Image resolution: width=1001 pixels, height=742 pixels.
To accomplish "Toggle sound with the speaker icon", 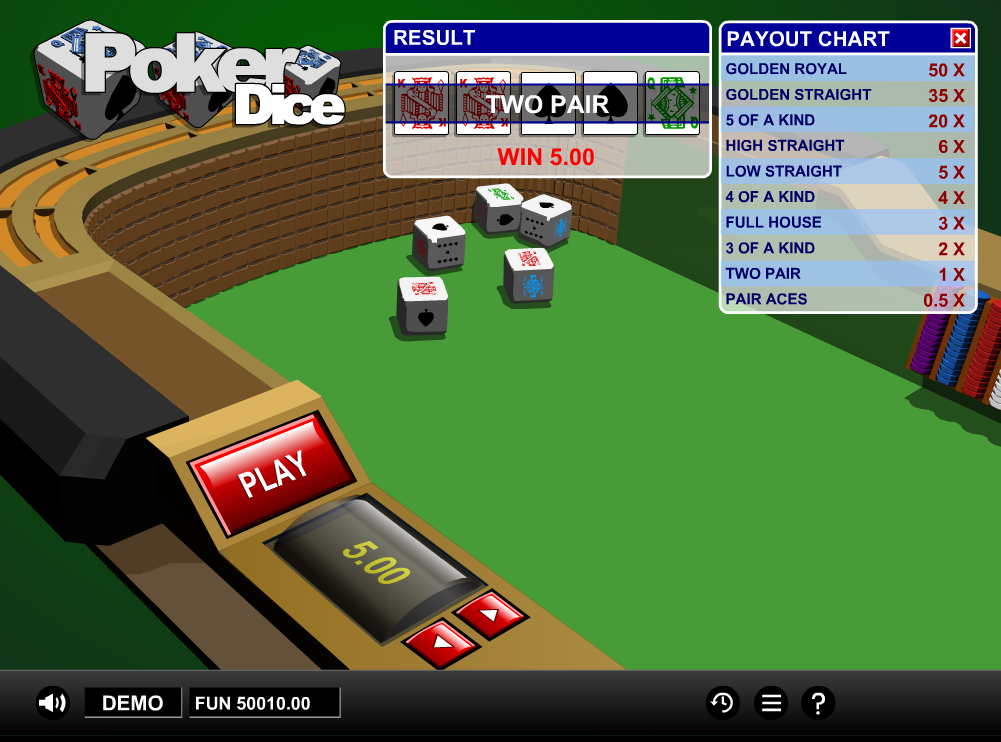I will [52, 703].
